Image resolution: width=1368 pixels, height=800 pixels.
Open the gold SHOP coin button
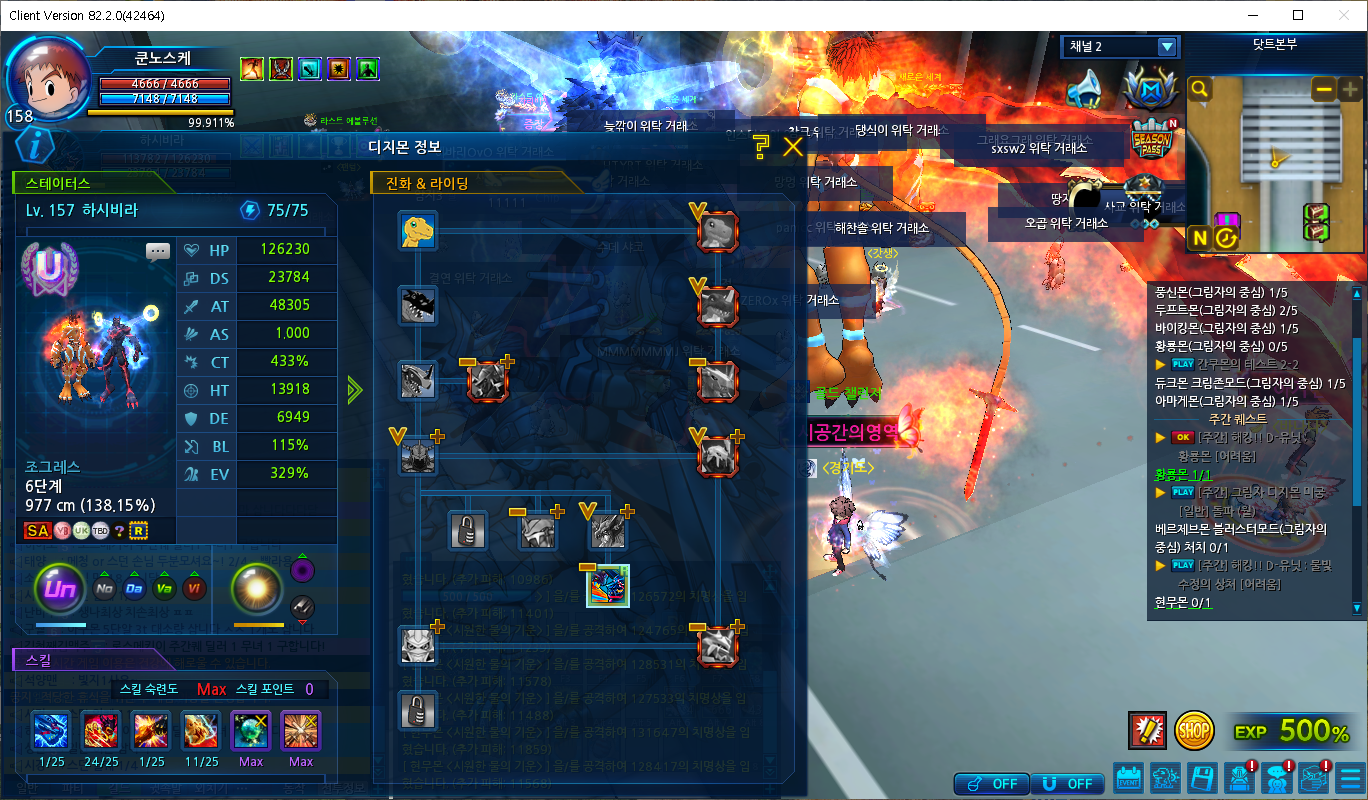point(1193,731)
